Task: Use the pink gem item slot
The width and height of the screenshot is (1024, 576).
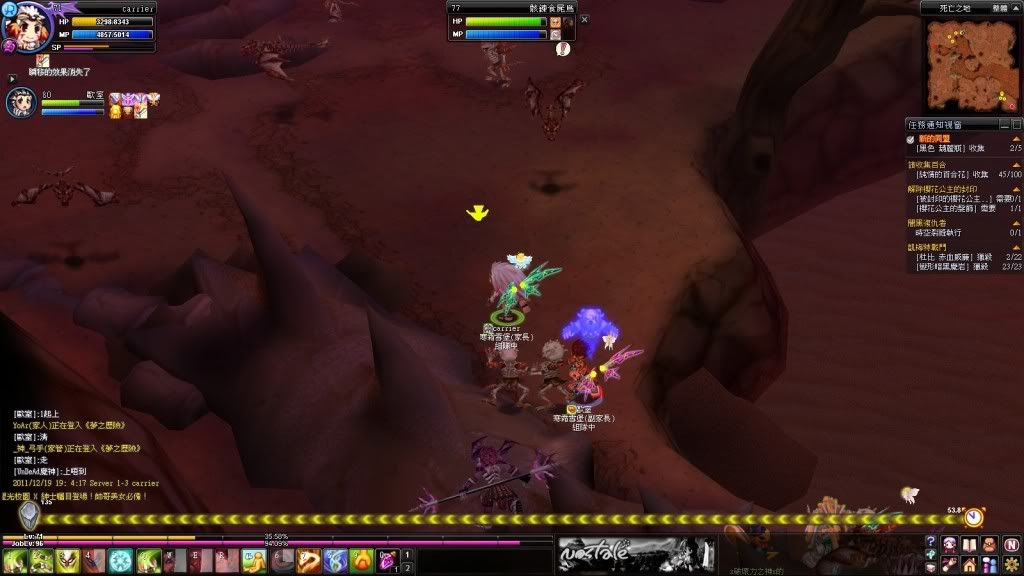Action: (x=385, y=561)
